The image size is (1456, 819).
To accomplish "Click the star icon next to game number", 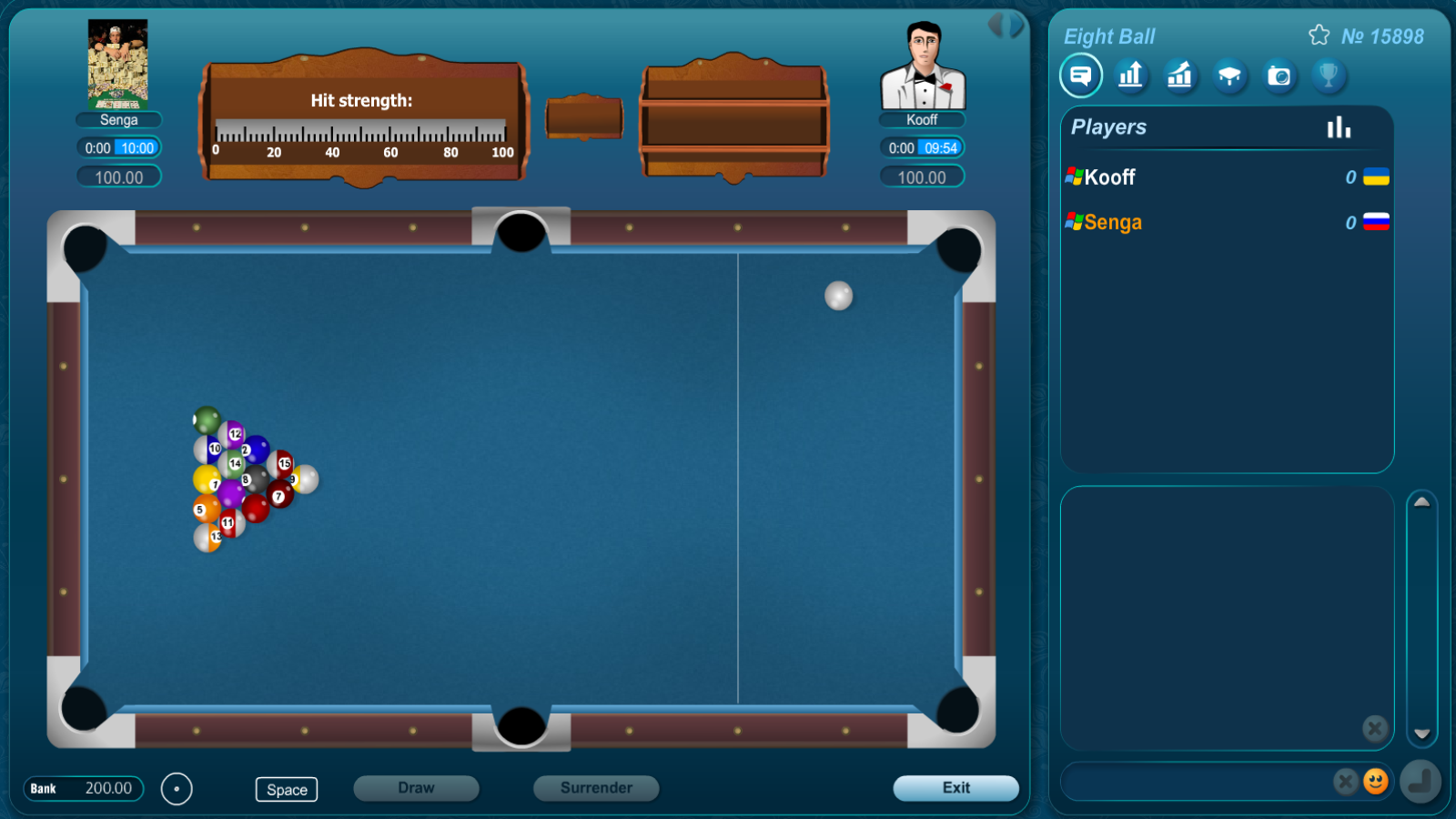I will point(1319,35).
